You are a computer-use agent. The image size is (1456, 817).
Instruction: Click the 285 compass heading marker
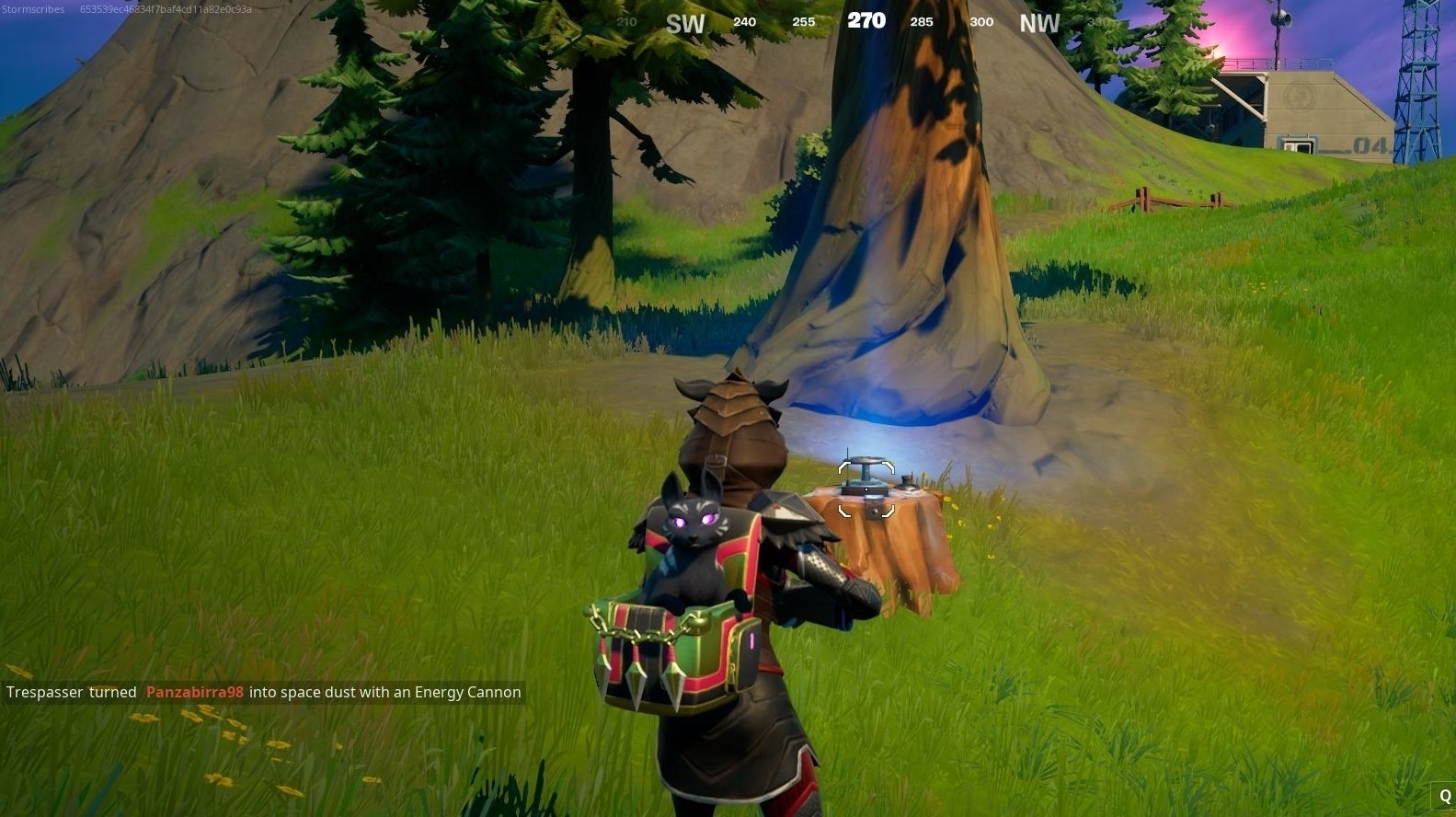tap(921, 22)
